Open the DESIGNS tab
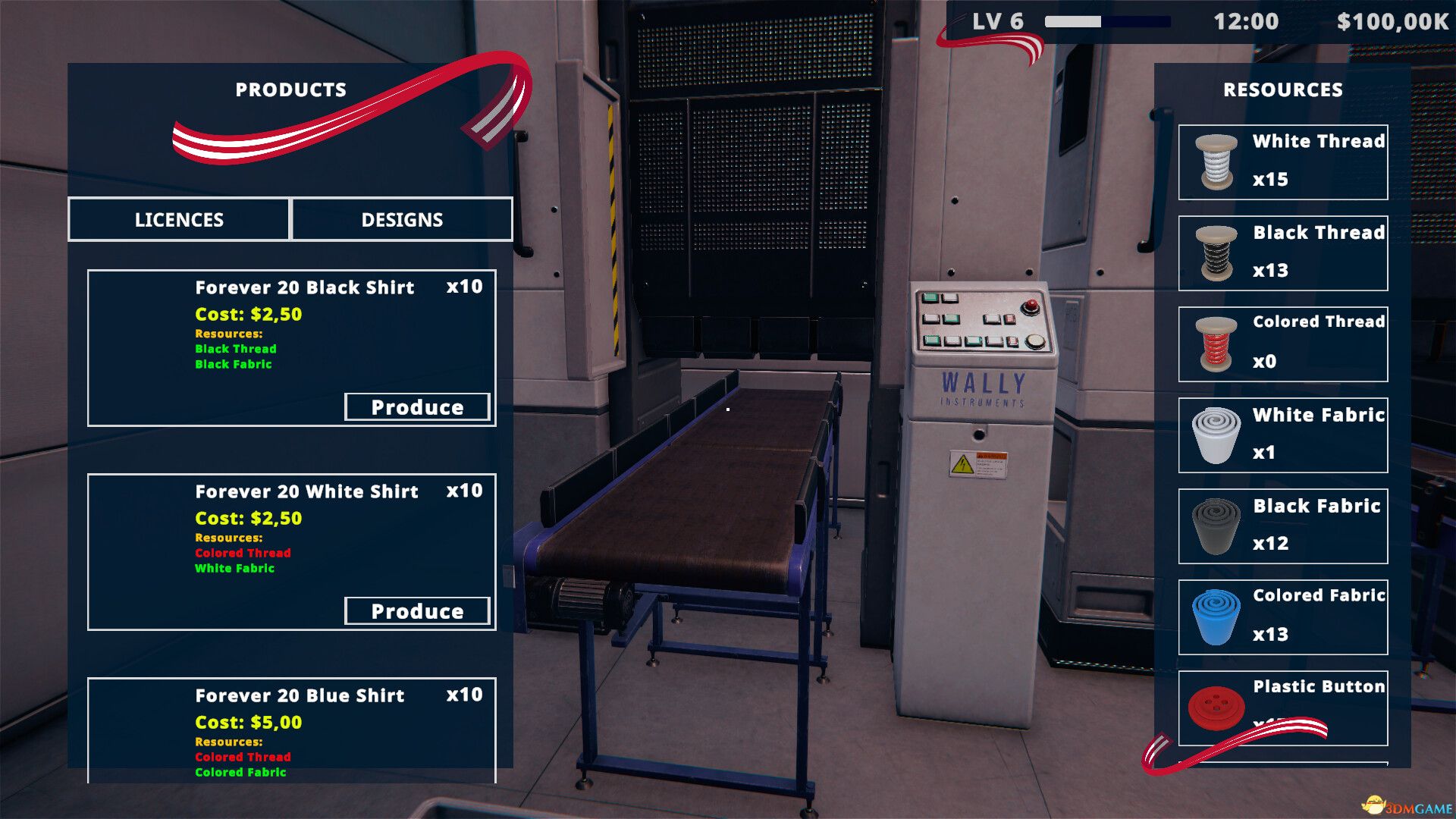This screenshot has width=1456, height=819. (x=402, y=220)
